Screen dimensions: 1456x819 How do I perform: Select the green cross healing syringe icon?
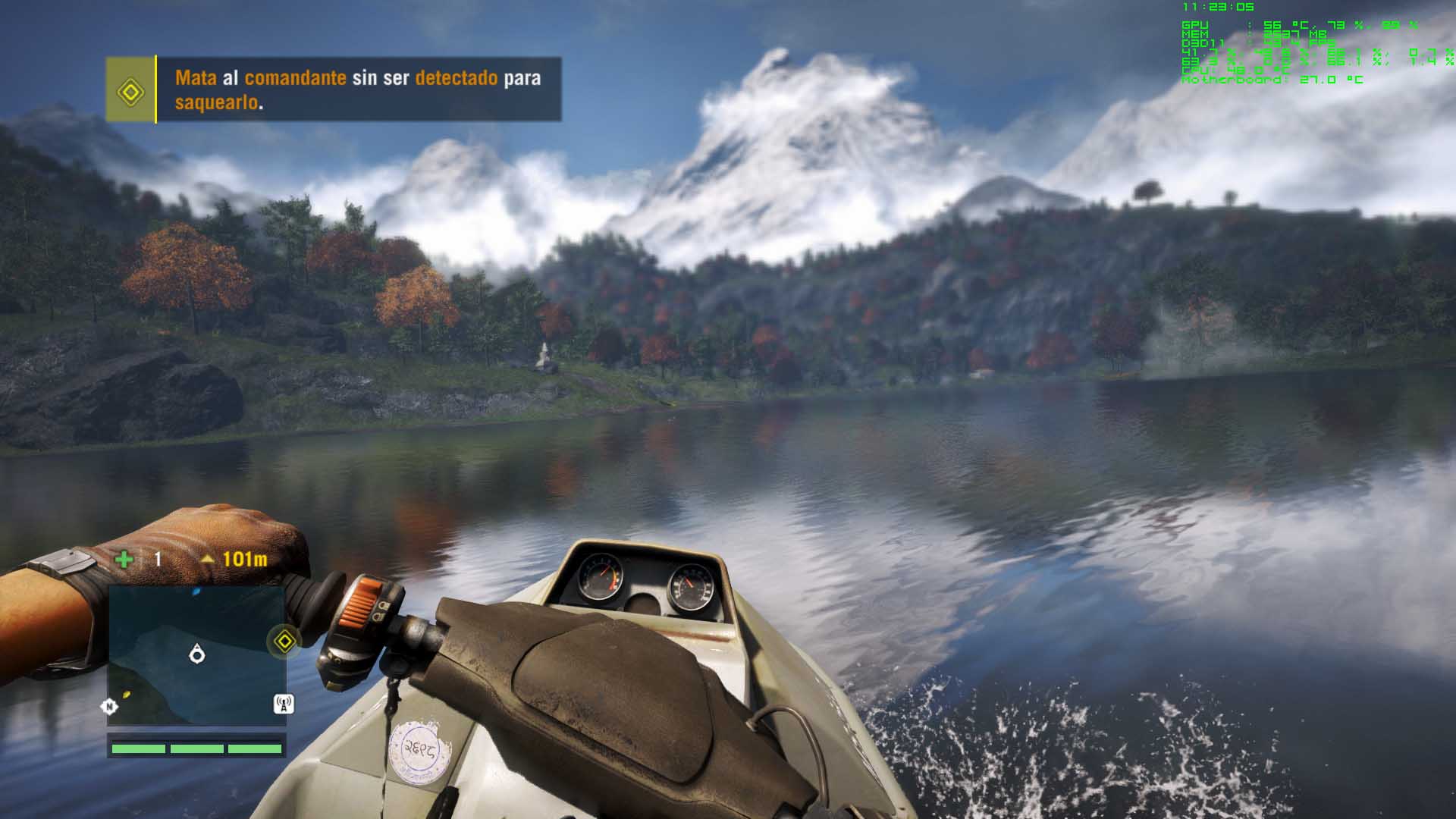coord(124,560)
